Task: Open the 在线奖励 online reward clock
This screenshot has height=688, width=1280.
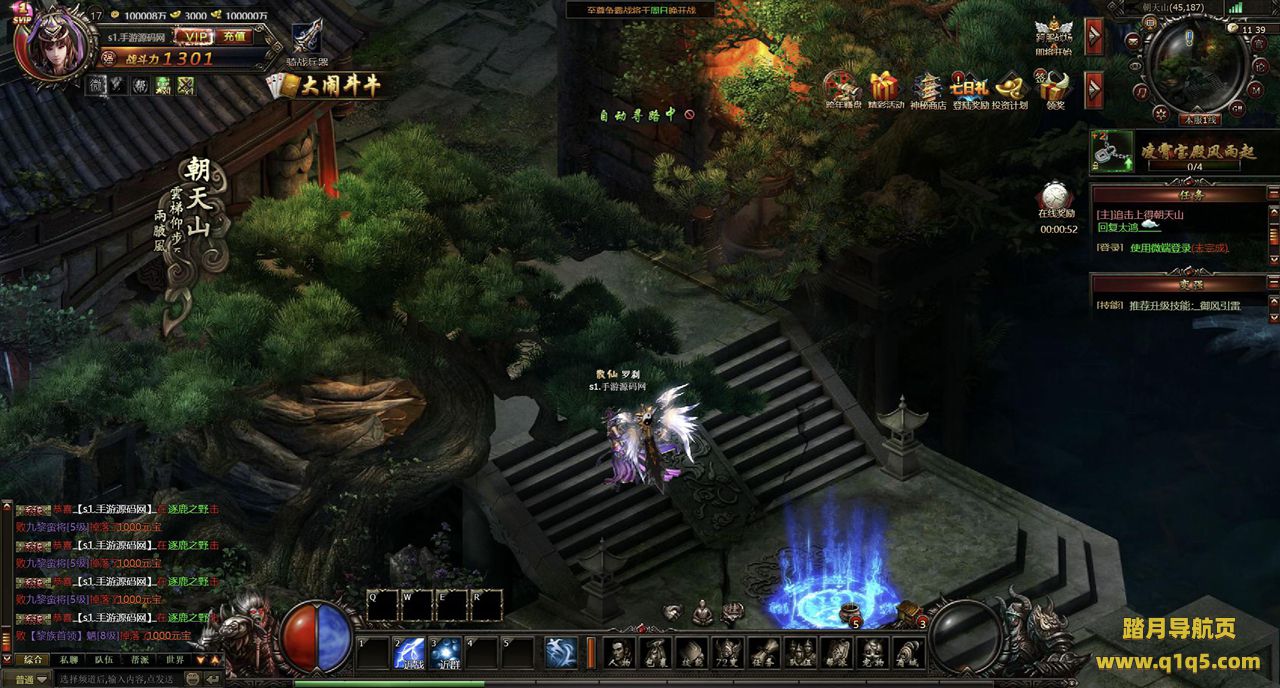Action: [1057, 197]
